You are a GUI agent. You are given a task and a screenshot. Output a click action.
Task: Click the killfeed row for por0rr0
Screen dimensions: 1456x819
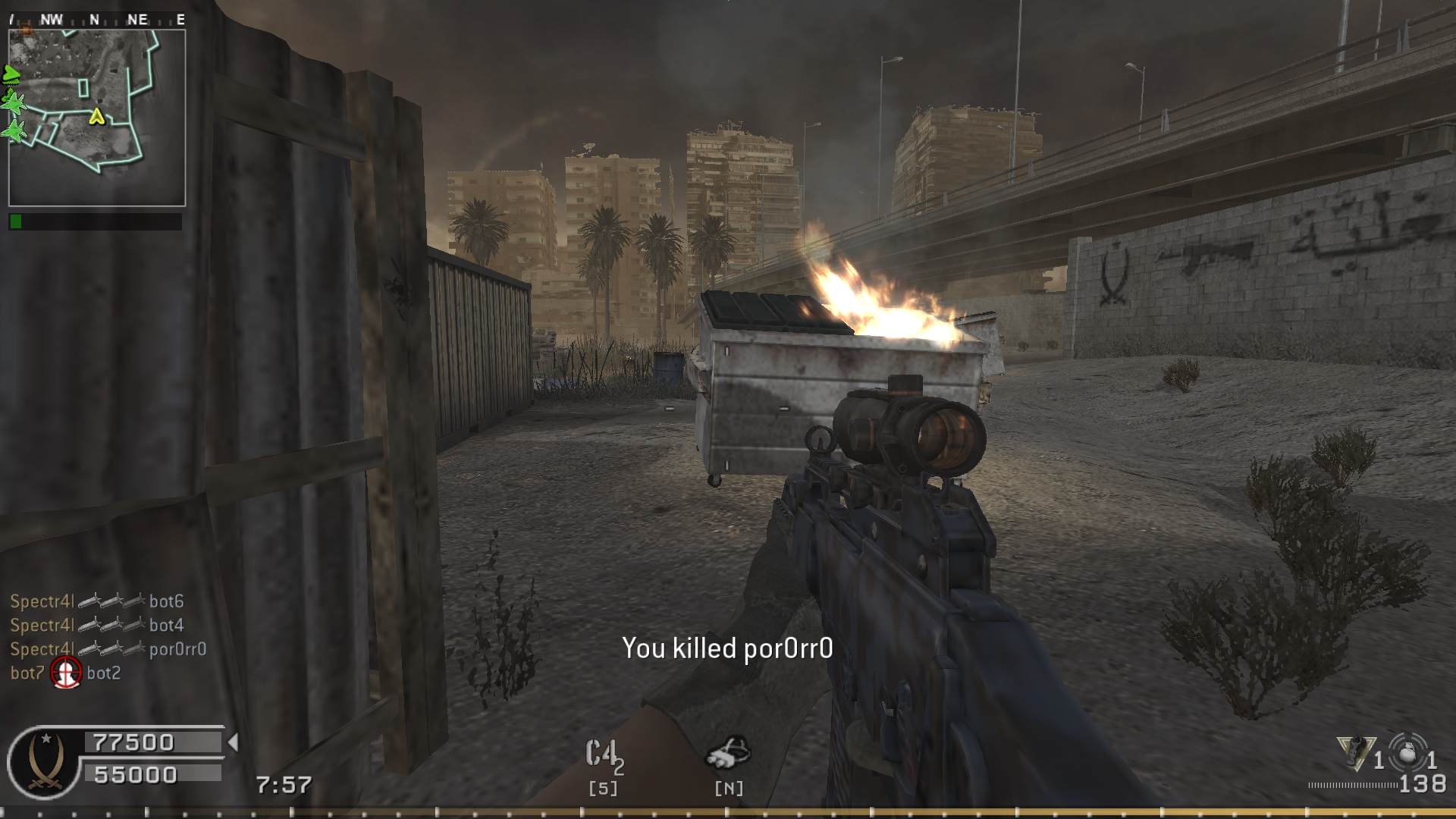point(108,649)
